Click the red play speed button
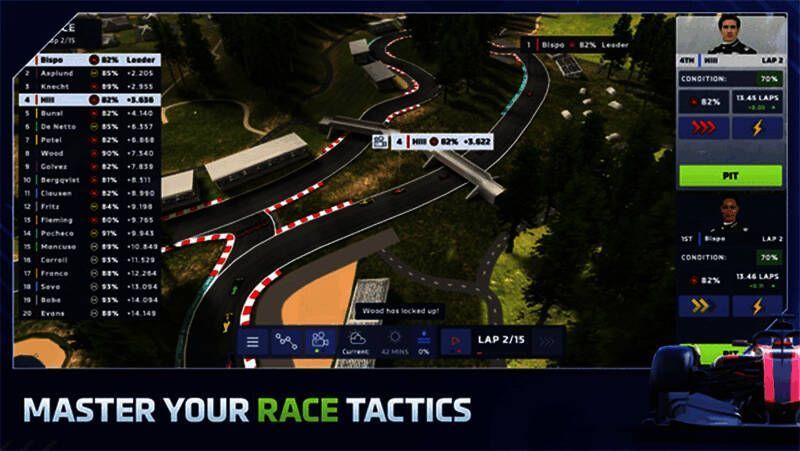The image size is (800, 451). coord(456,341)
